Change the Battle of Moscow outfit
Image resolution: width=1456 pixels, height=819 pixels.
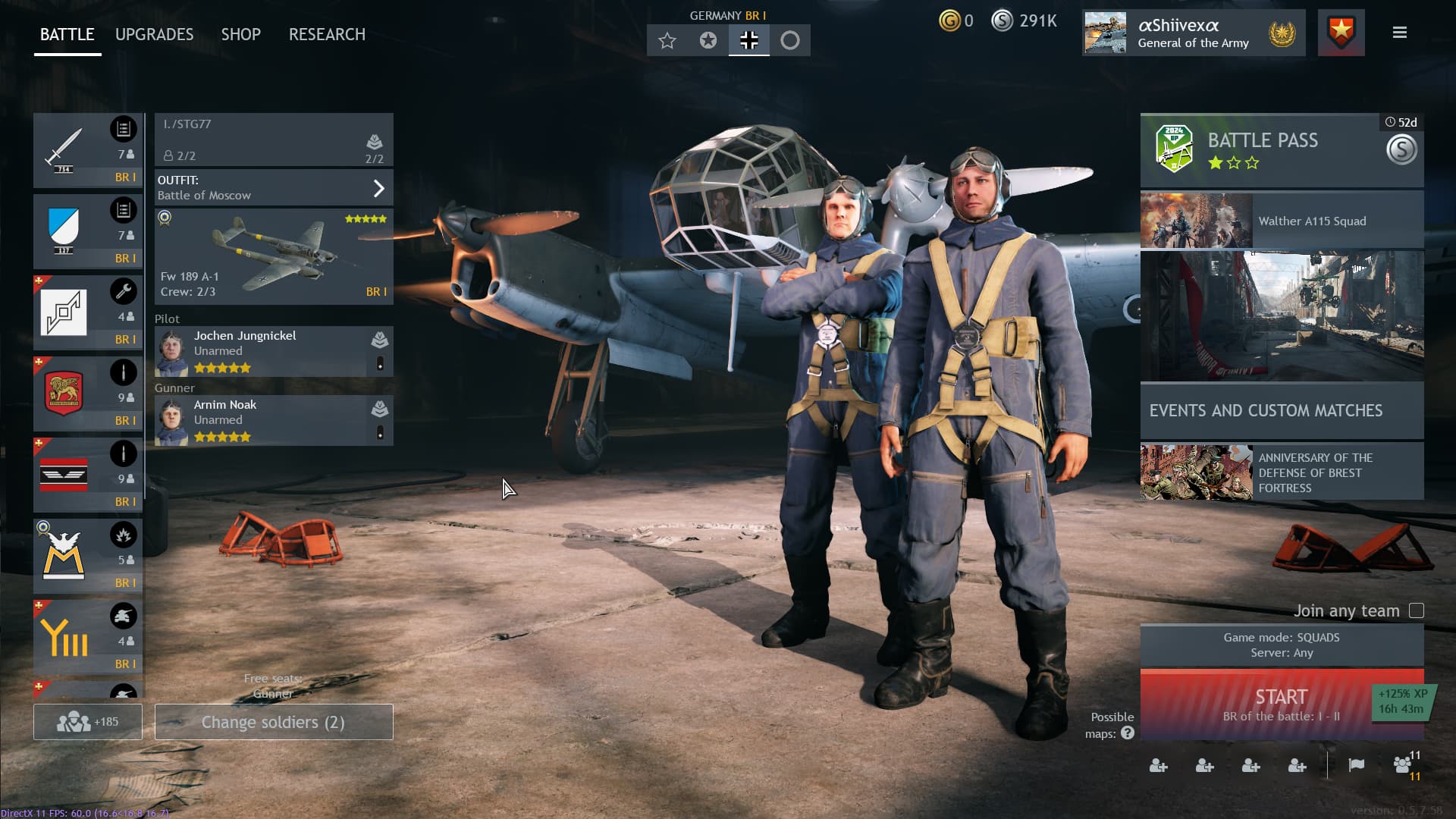click(x=274, y=188)
